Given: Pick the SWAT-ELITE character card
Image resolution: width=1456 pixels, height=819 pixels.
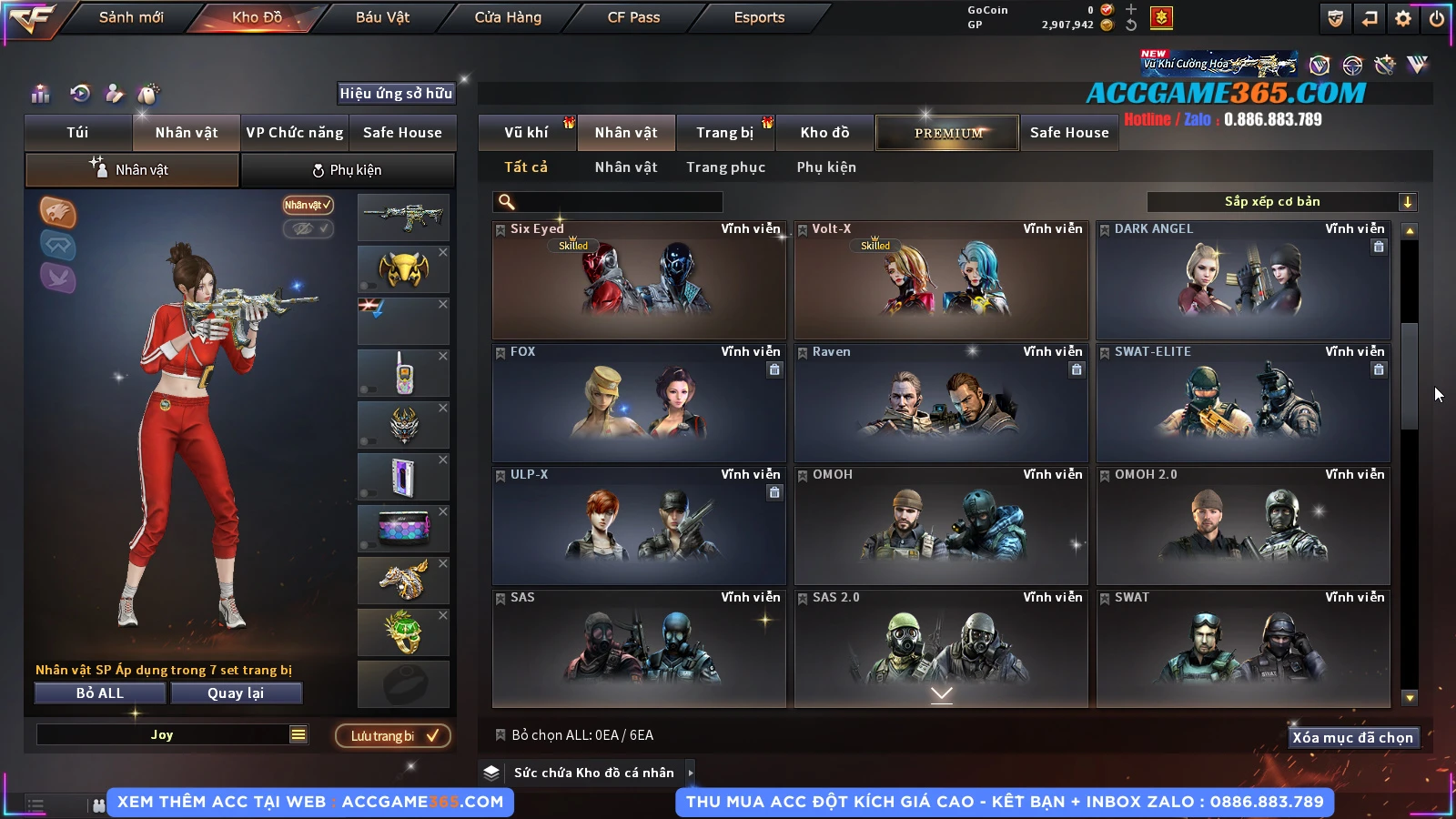Looking at the screenshot, I should click(1243, 403).
